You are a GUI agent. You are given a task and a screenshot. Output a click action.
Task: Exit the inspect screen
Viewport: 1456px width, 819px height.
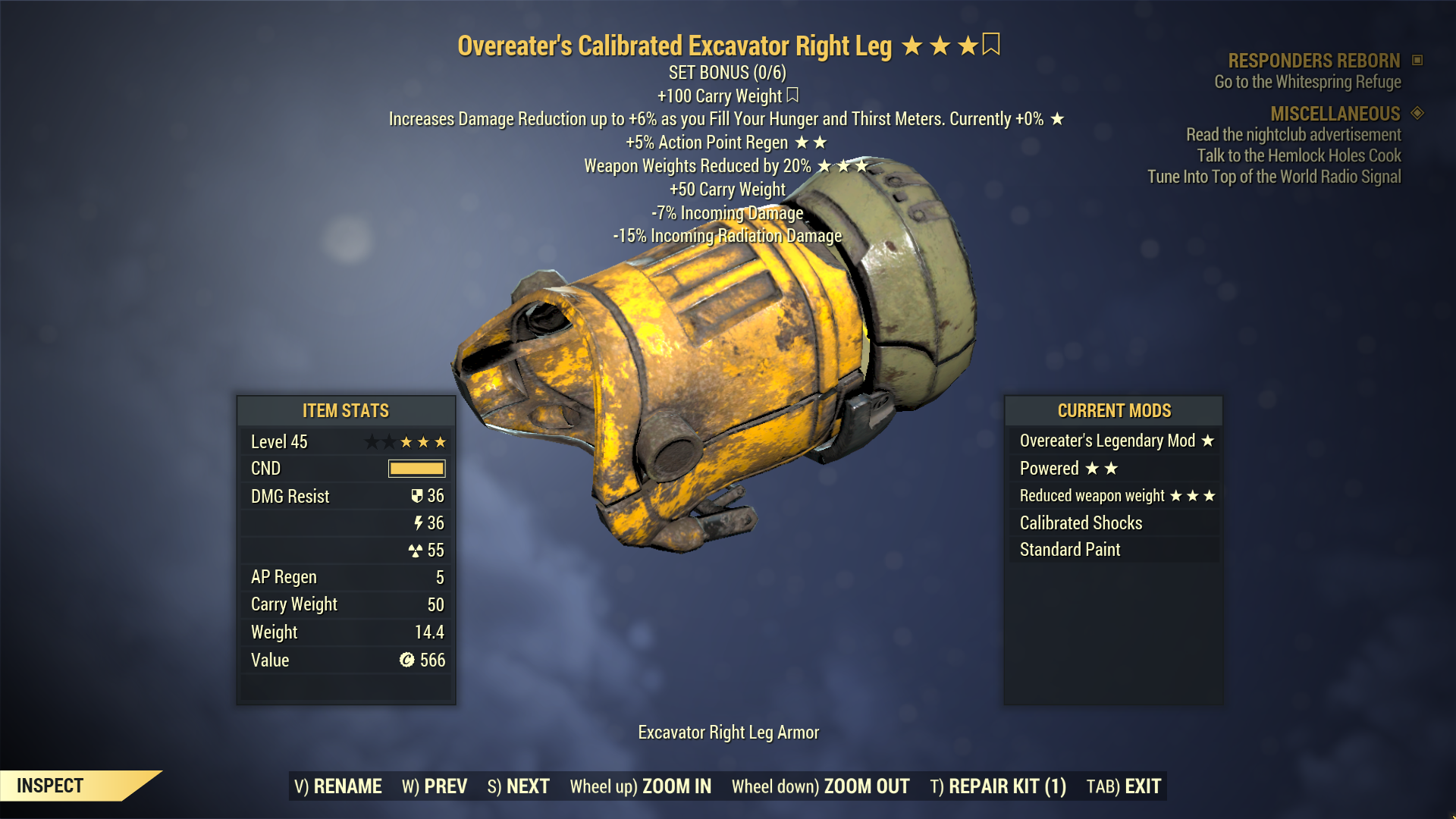[x=1124, y=786]
